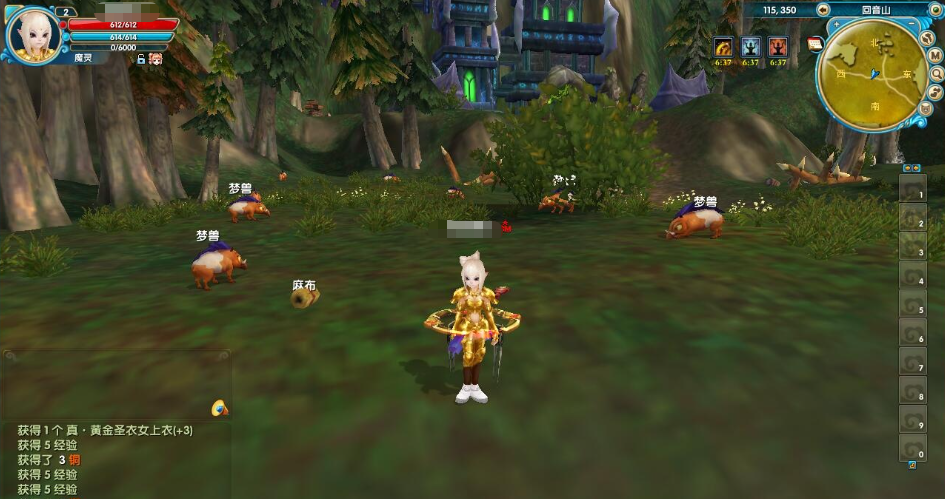
Task: Click the bell icon above the chat log
Action: click(x=219, y=408)
